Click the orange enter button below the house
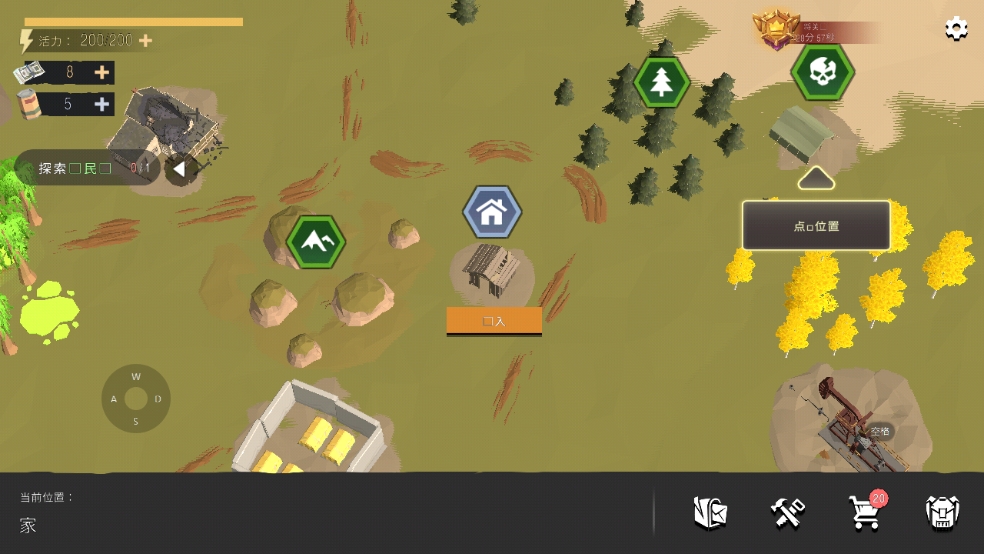The height and width of the screenshot is (554, 984). coord(494,321)
